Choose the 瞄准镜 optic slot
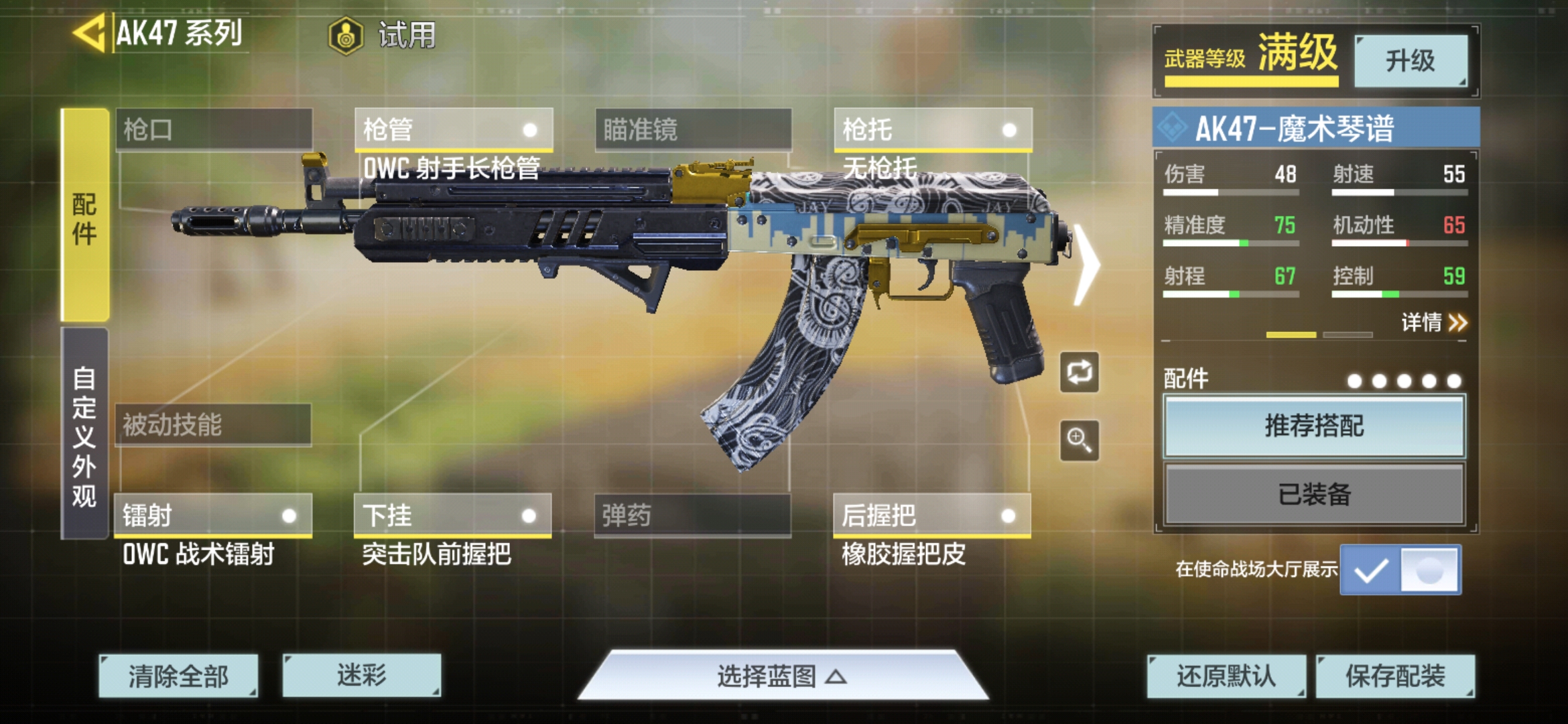Viewport: 1568px width, 724px height. (x=693, y=129)
